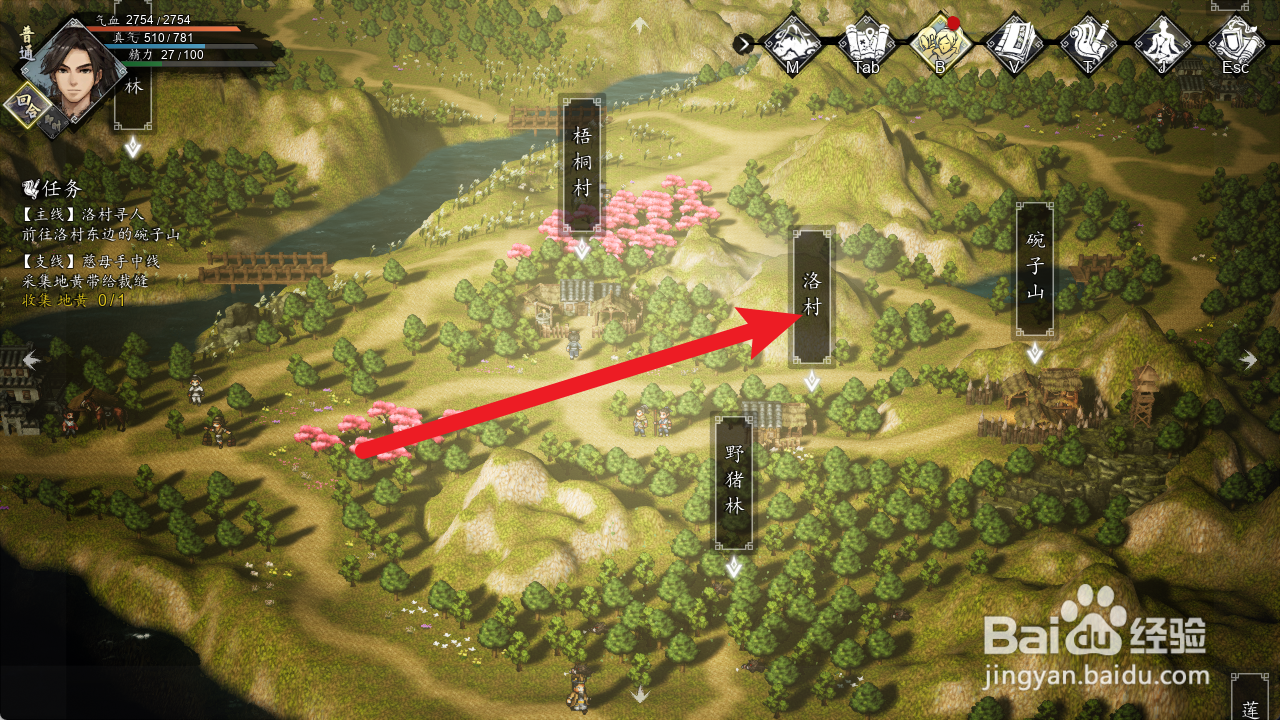This screenshot has width=1280, height=720.
Task: Click the left edge map scroll arrow
Action: [x=32, y=360]
